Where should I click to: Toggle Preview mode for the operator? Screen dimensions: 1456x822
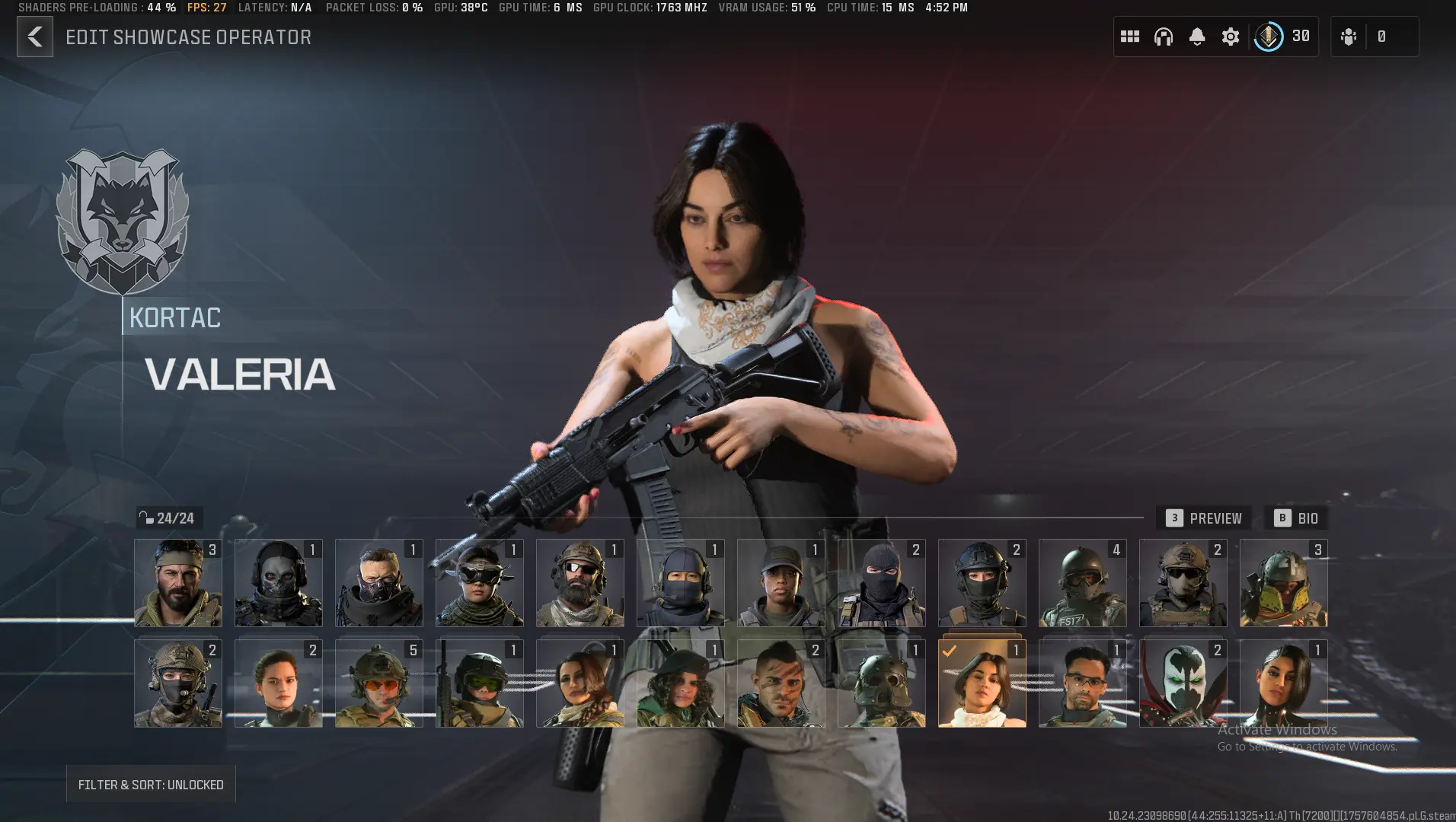pyautogui.click(x=1205, y=518)
